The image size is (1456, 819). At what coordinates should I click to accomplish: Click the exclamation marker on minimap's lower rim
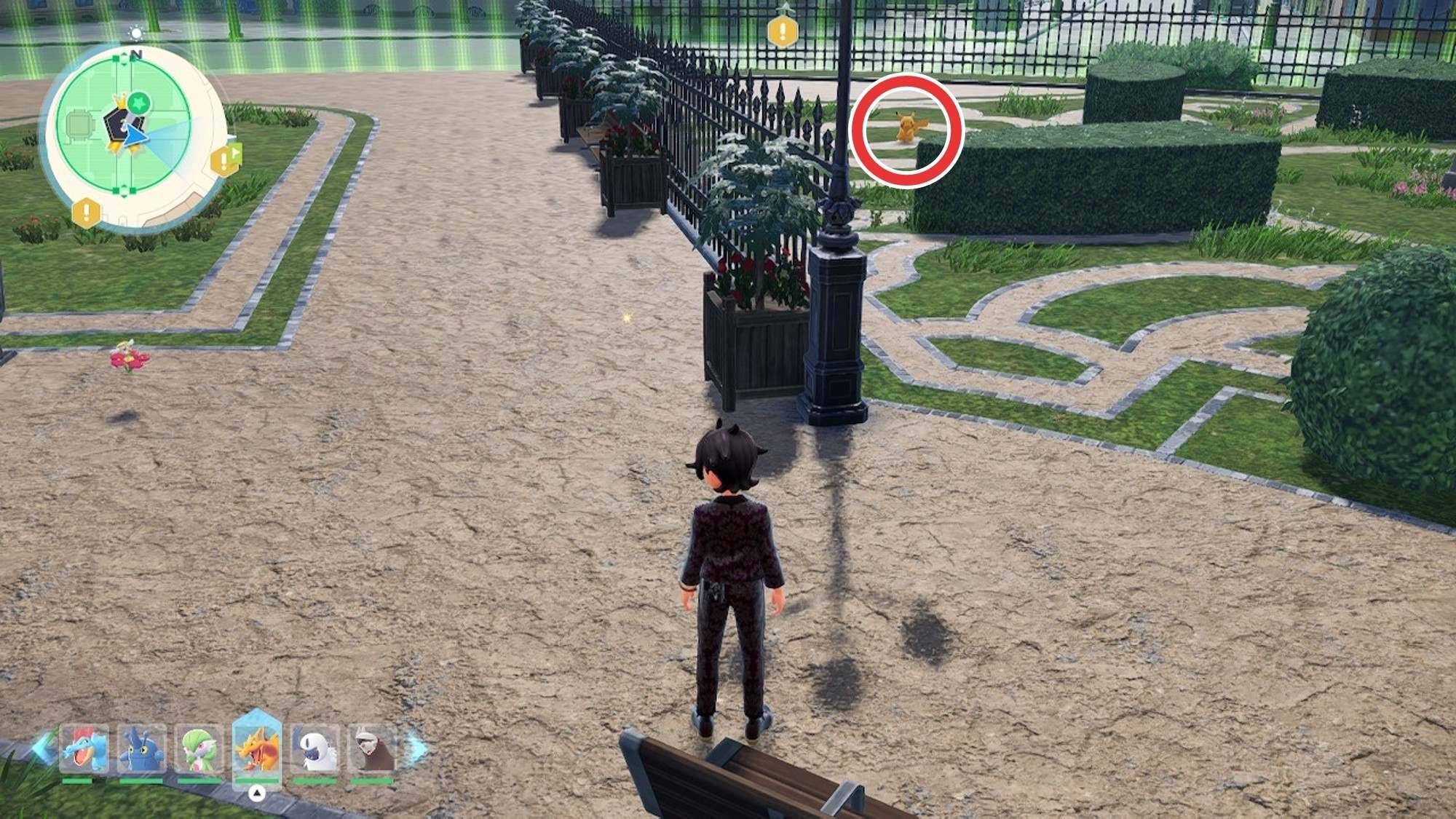[x=86, y=213]
